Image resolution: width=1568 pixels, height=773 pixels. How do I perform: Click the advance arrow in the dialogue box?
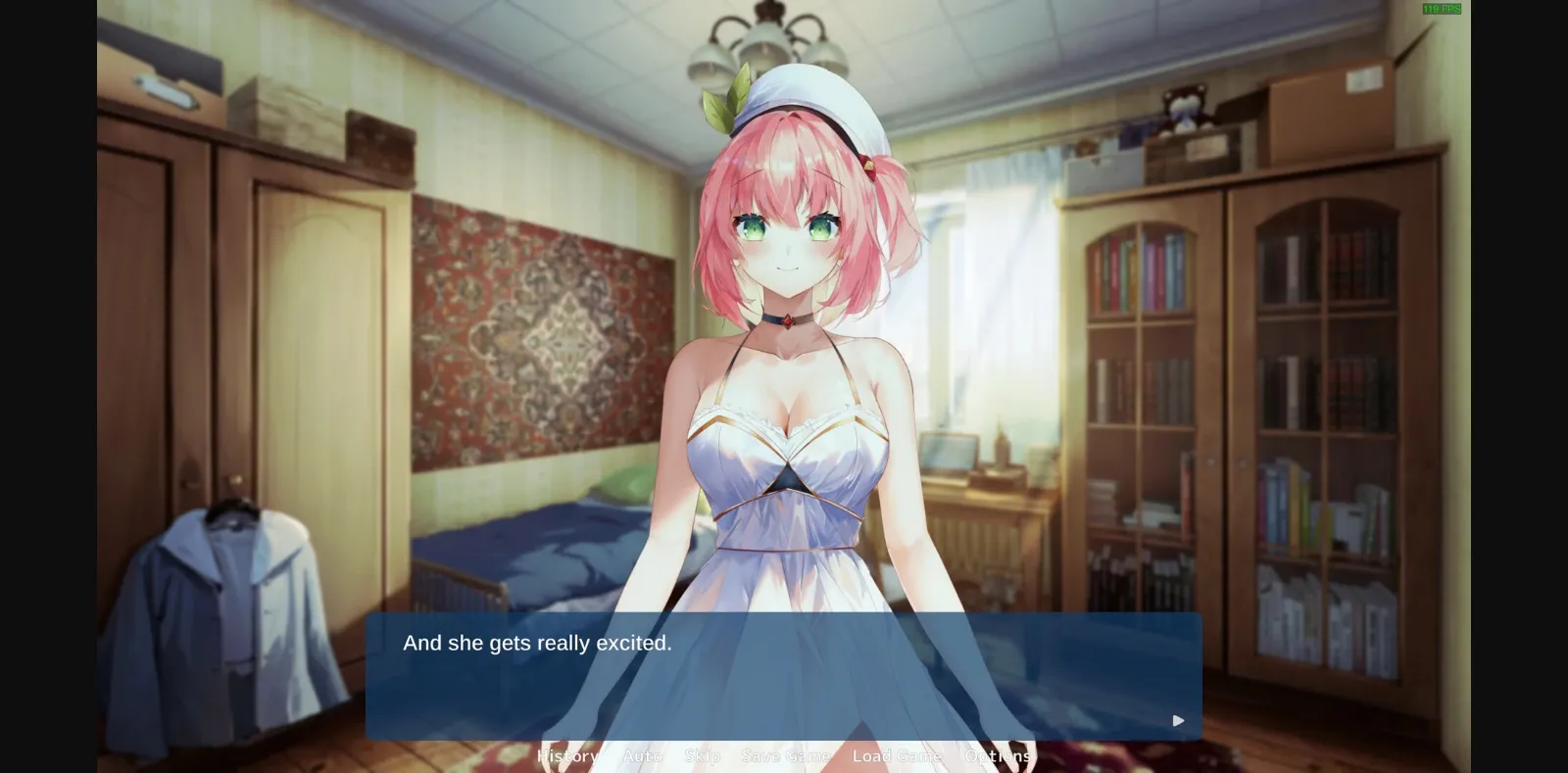point(1178,720)
